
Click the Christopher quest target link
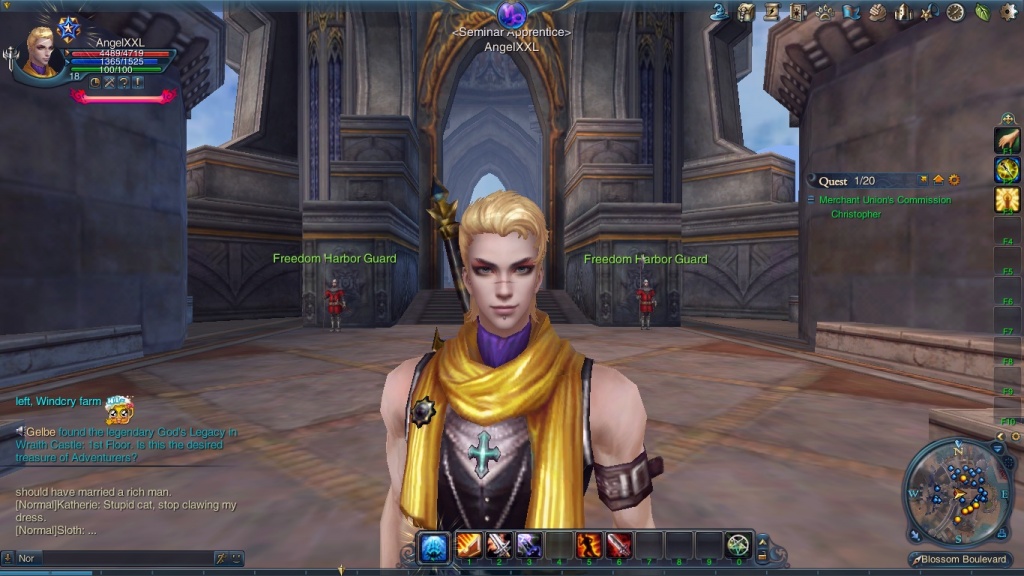click(x=856, y=214)
